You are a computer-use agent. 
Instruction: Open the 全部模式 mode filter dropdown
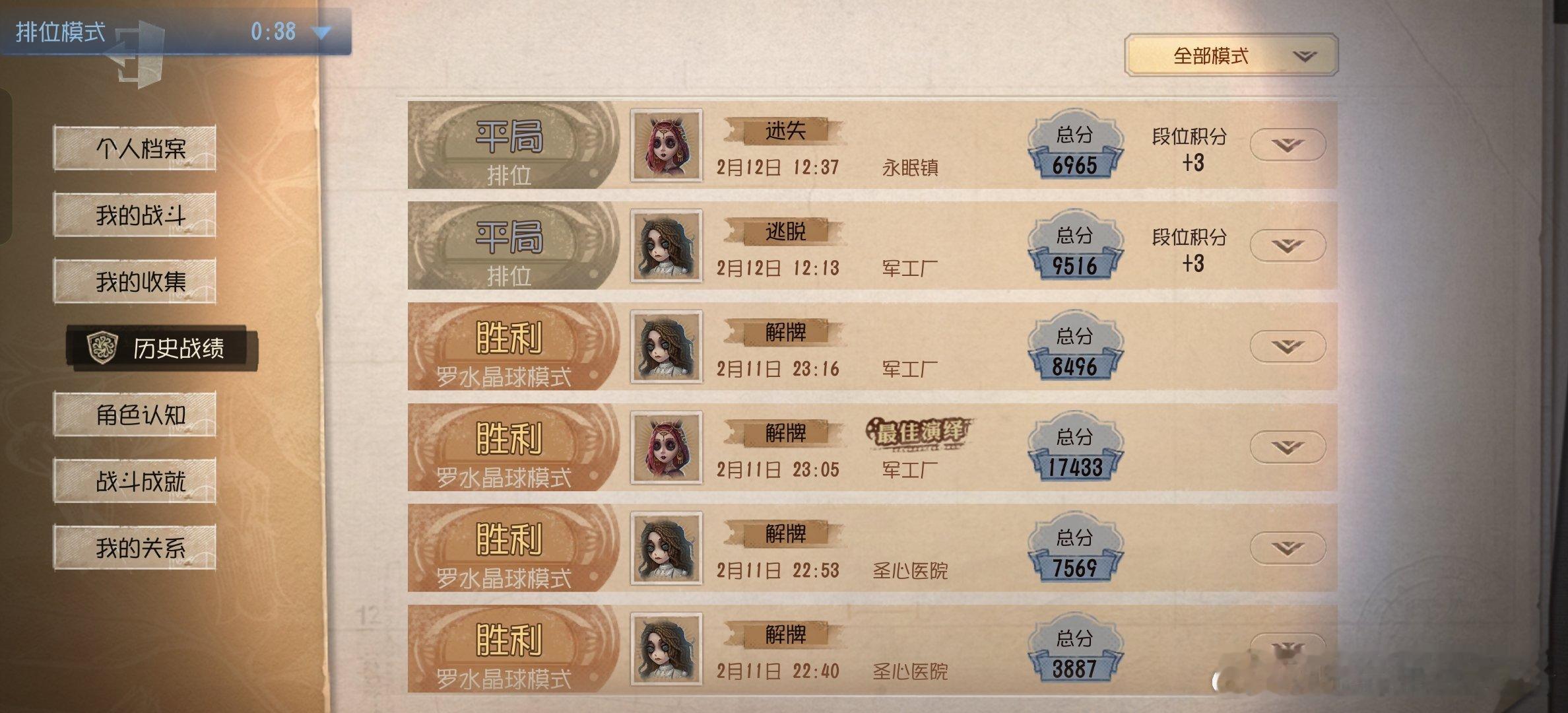point(1234,56)
